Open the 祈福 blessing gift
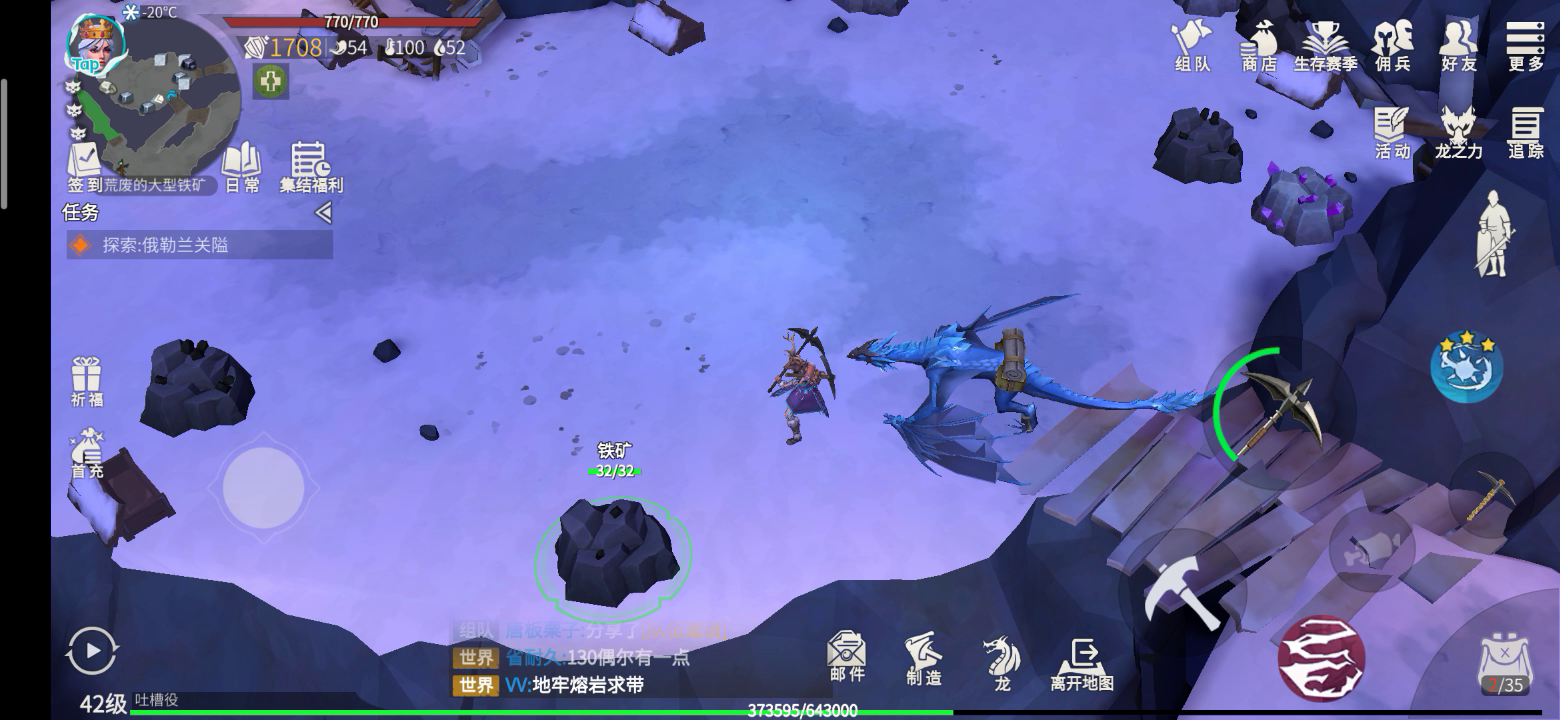This screenshot has width=1560, height=720. click(x=87, y=381)
